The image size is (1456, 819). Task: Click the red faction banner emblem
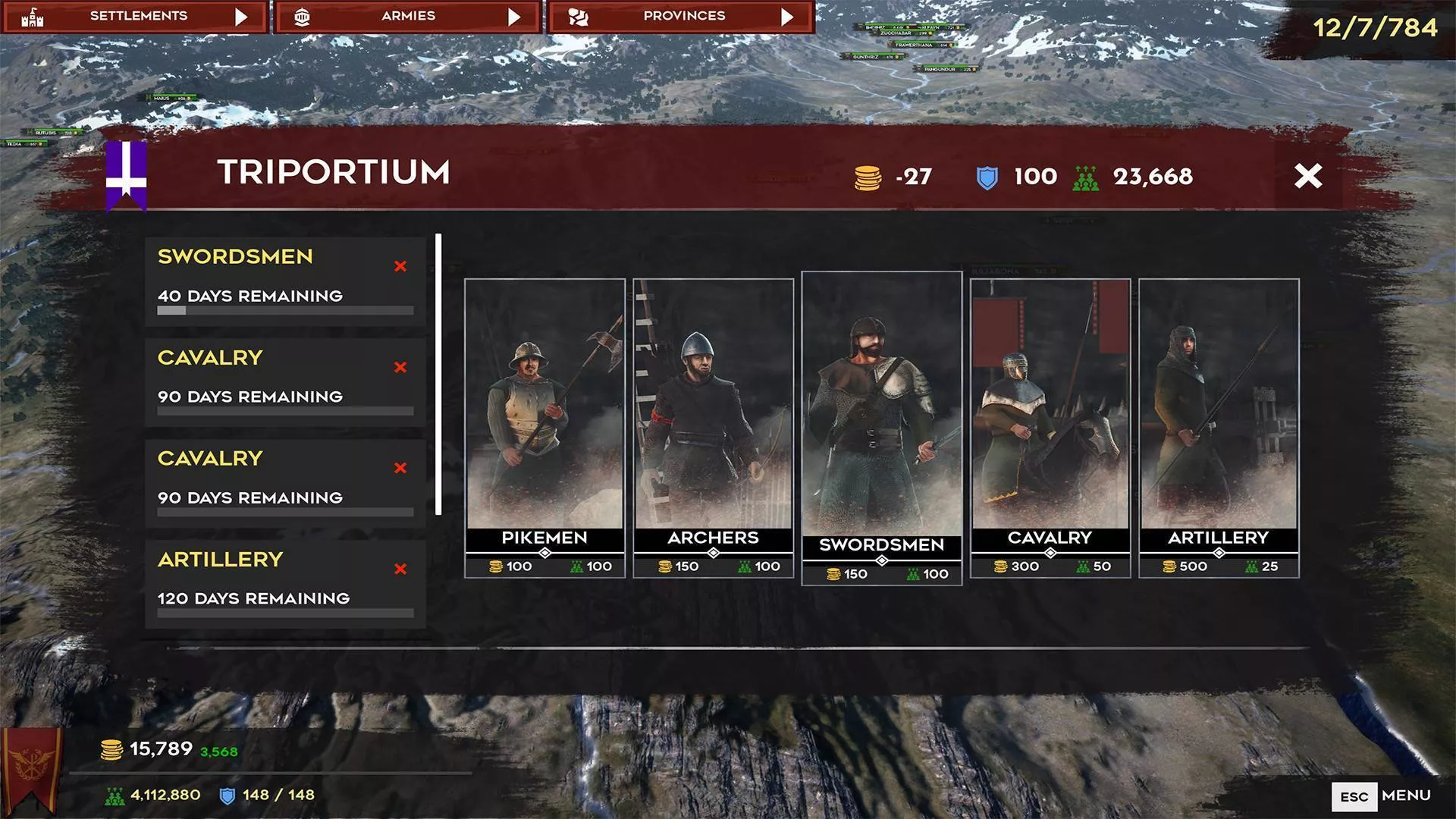pyautogui.click(x=31, y=767)
